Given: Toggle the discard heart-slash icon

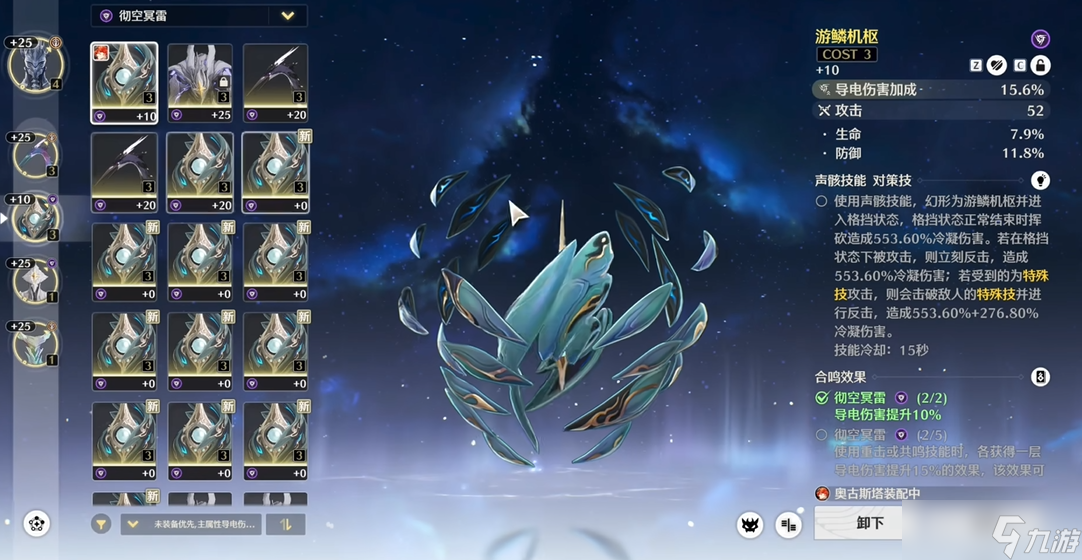Looking at the screenshot, I should [x=997, y=65].
